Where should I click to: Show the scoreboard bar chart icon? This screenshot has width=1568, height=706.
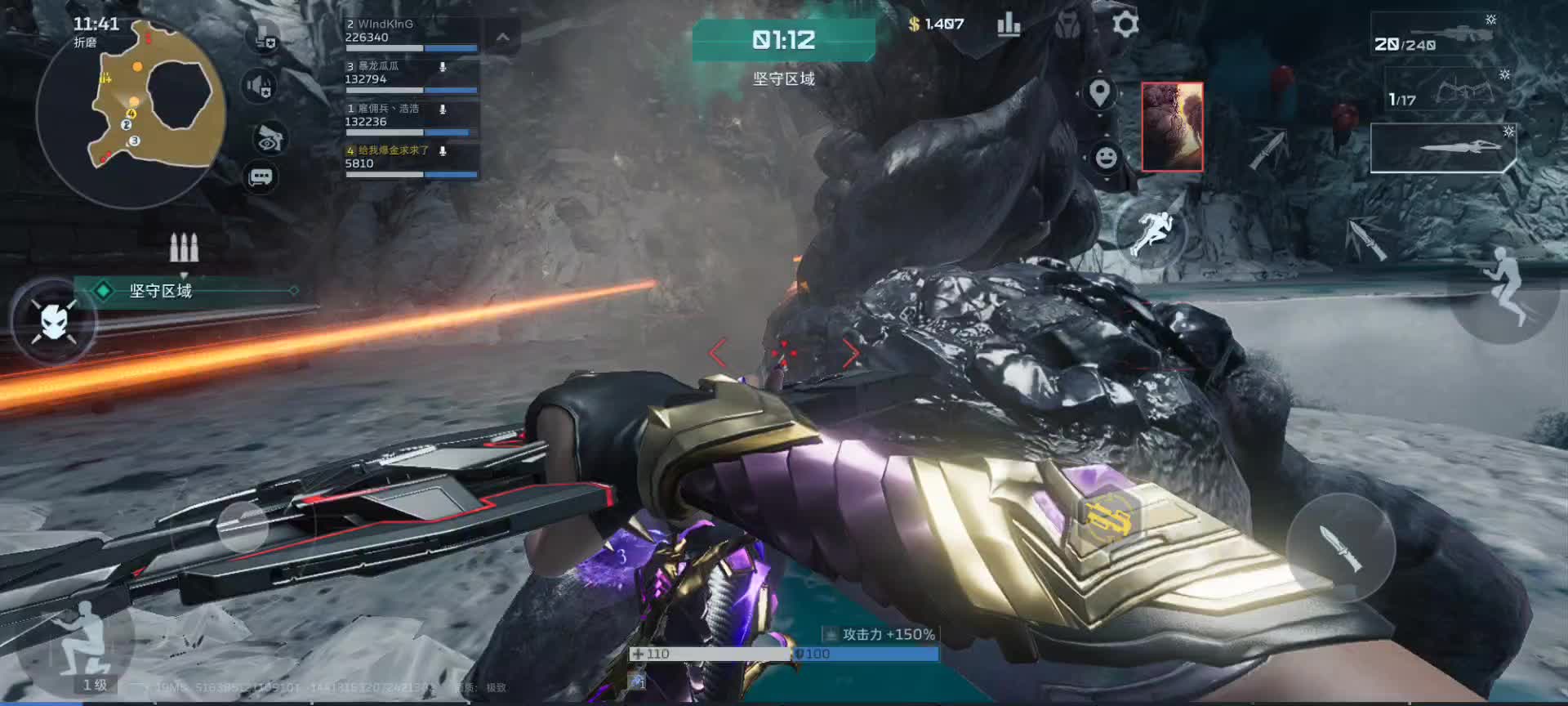(1009, 25)
